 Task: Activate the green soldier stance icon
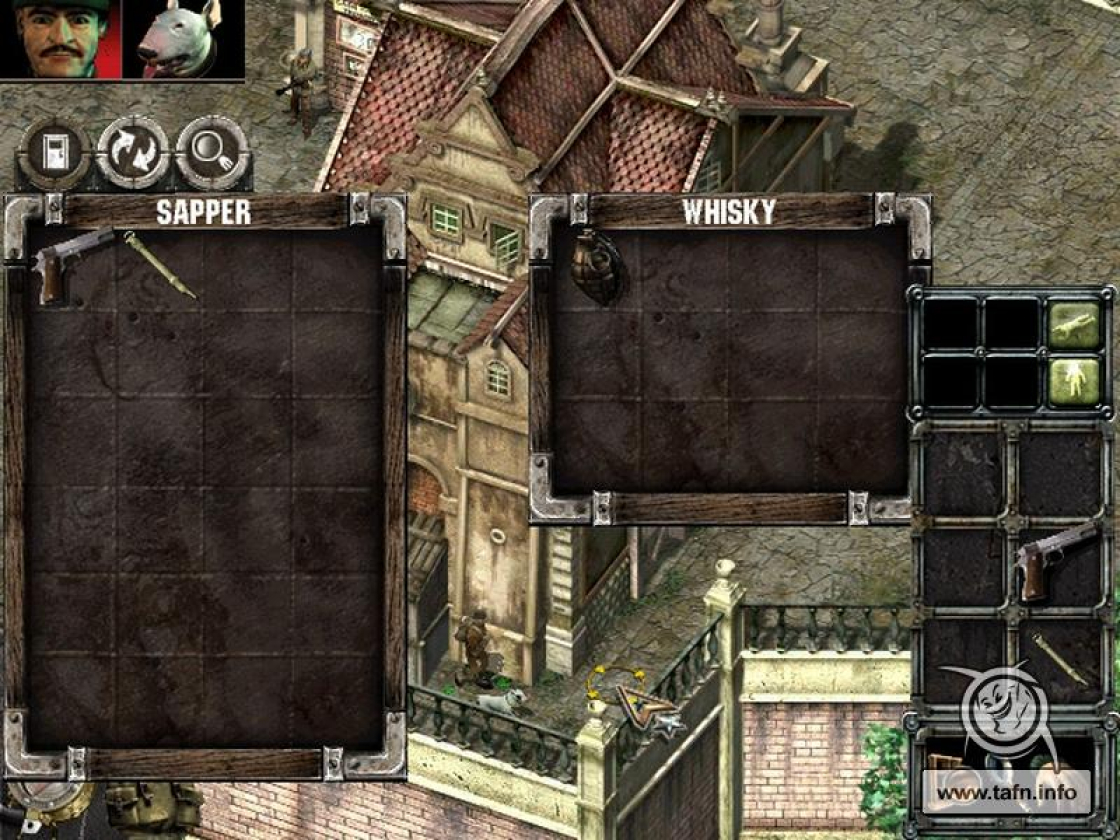coord(1075,383)
